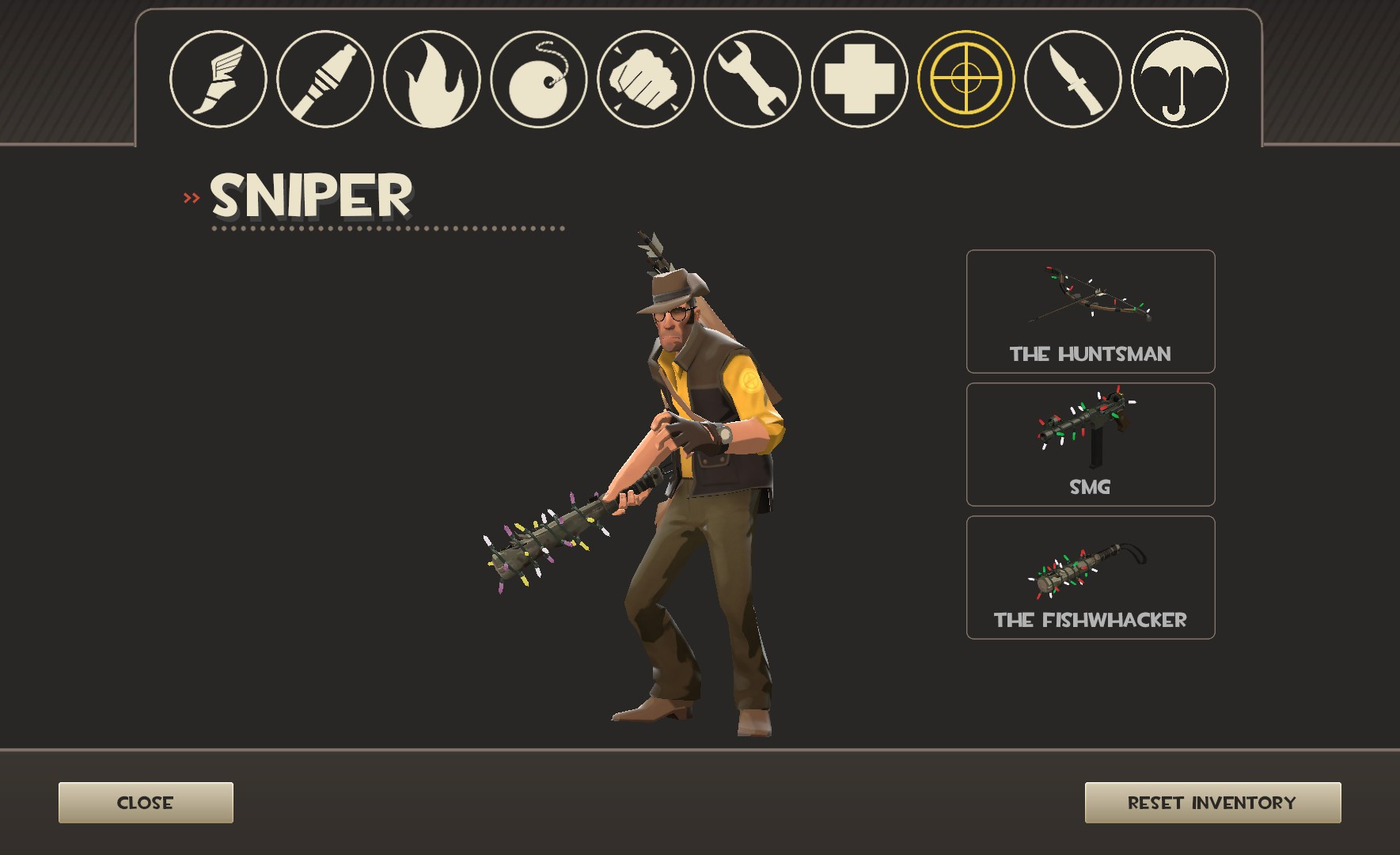Screen dimensions: 1400x855
Task: Select the umbrella class icon
Action: (1182, 79)
